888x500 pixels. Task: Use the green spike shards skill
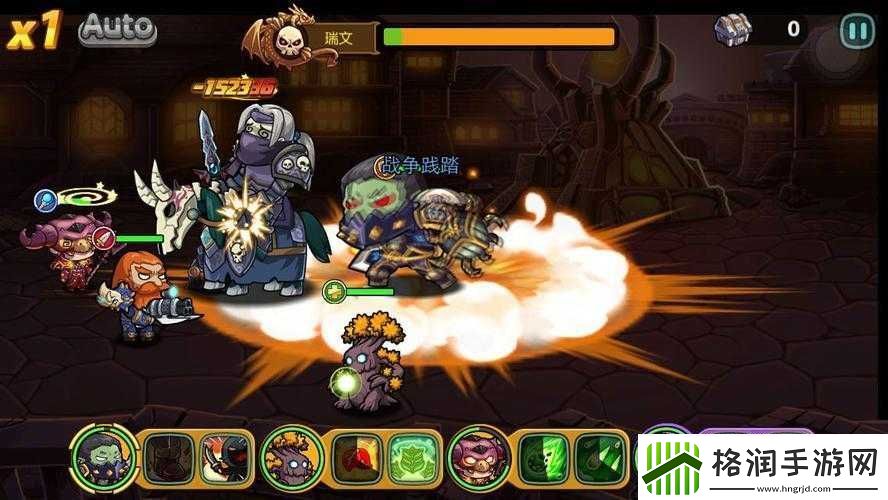coord(598,459)
